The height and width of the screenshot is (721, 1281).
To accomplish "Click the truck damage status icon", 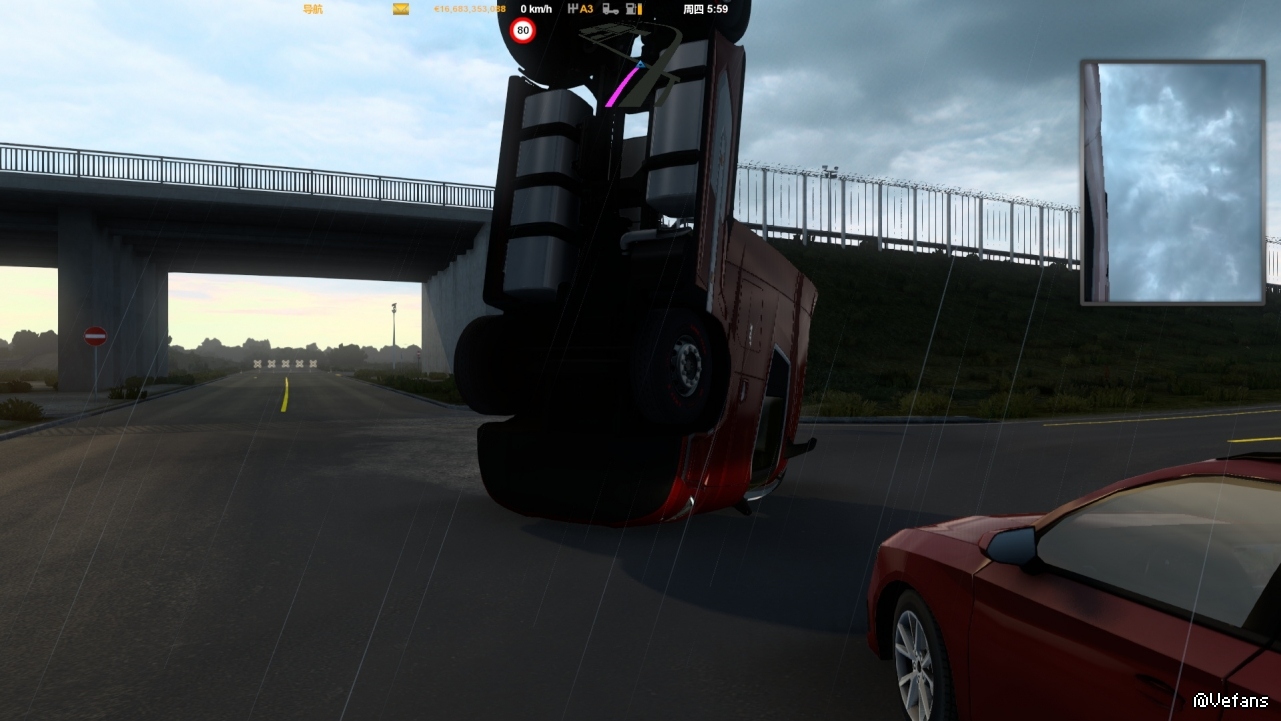I will (x=610, y=9).
